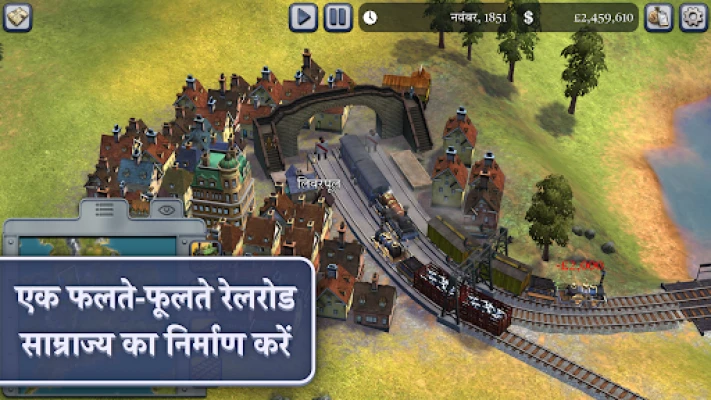Open the finances money bag icon
Image resolution: width=711 pixels, height=400 pixels.
click(658, 17)
